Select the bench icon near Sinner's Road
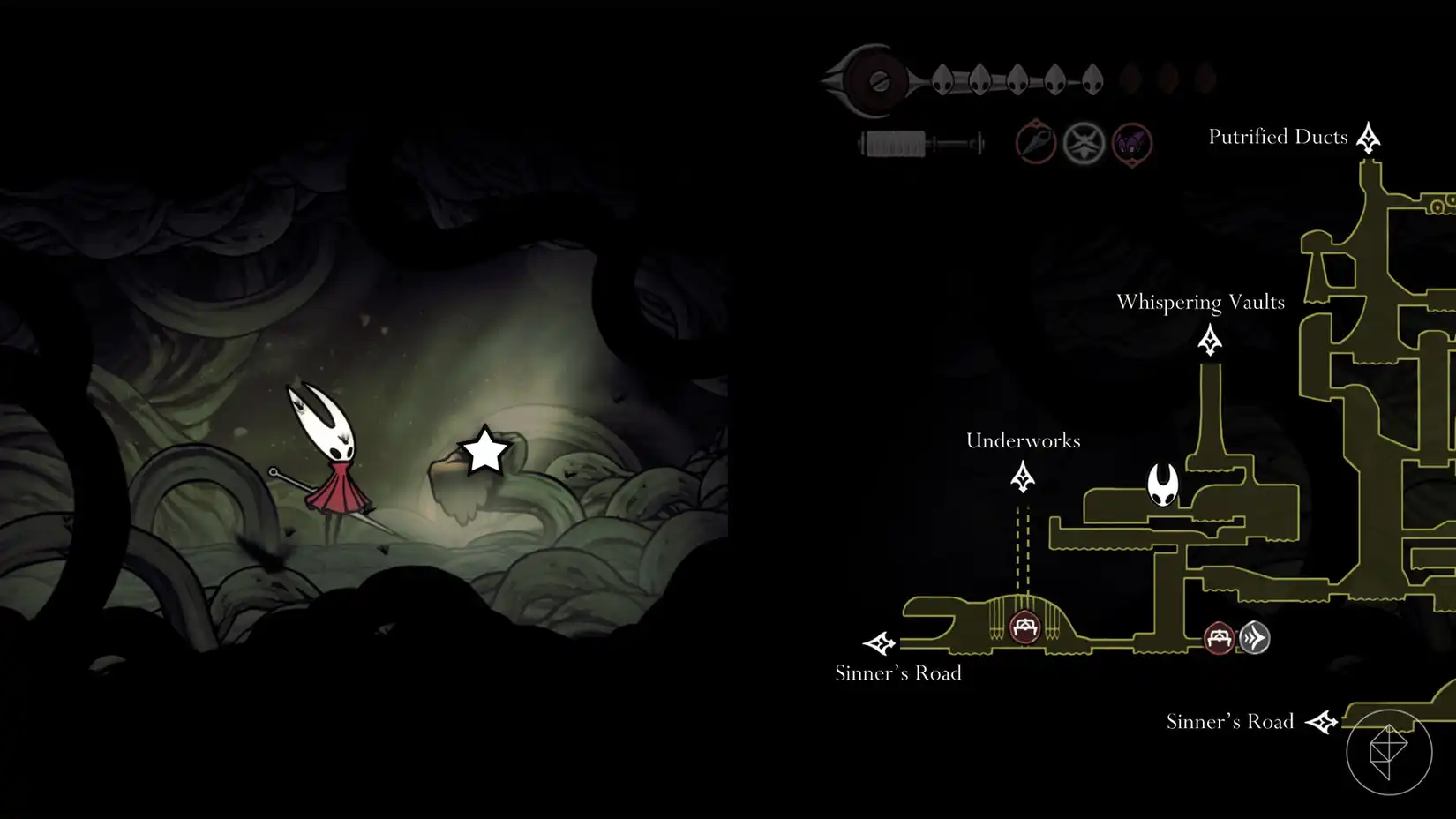The image size is (1456, 819). pos(1219,639)
